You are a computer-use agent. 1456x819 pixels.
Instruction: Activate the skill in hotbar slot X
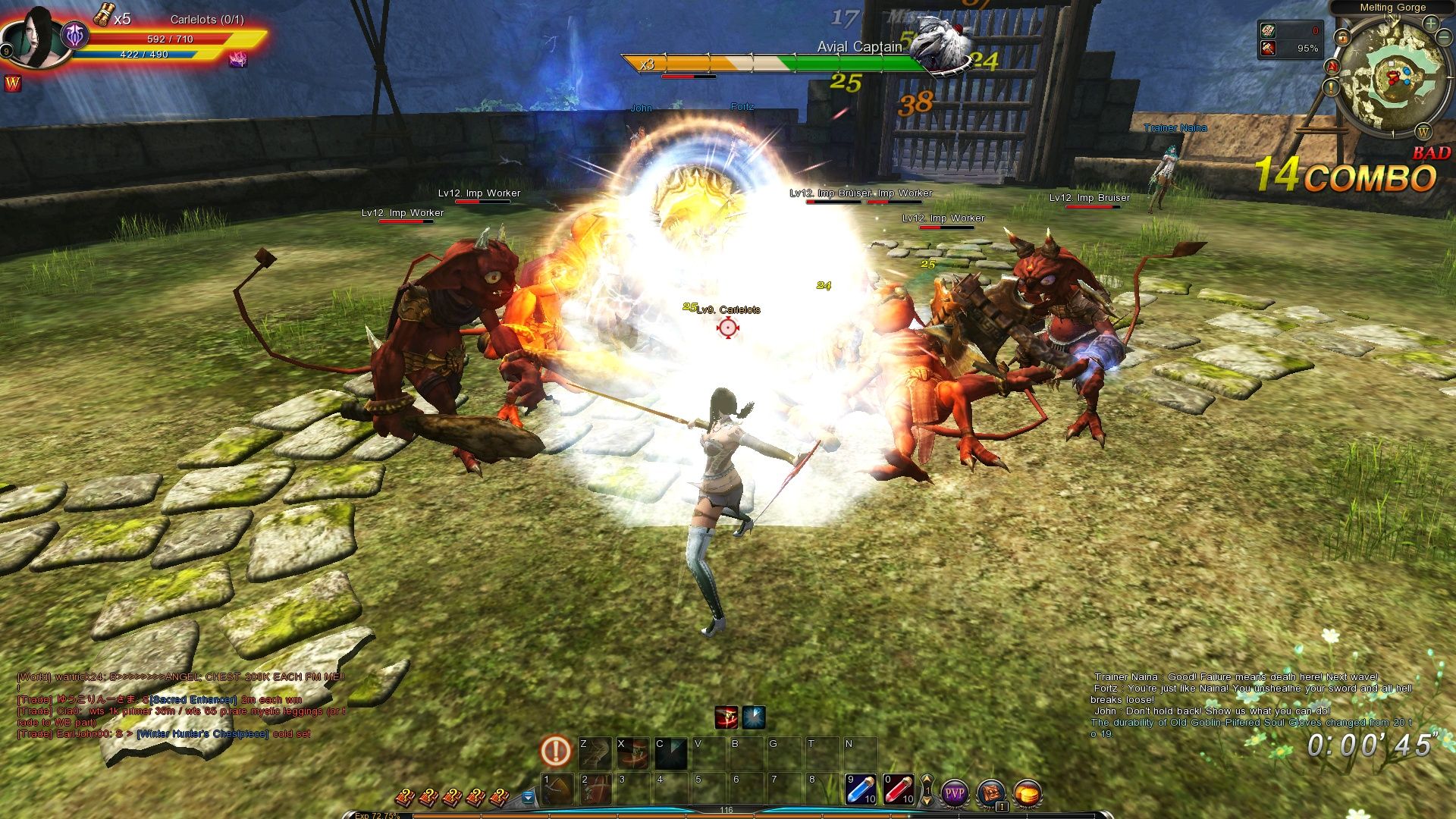(x=632, y=752)
